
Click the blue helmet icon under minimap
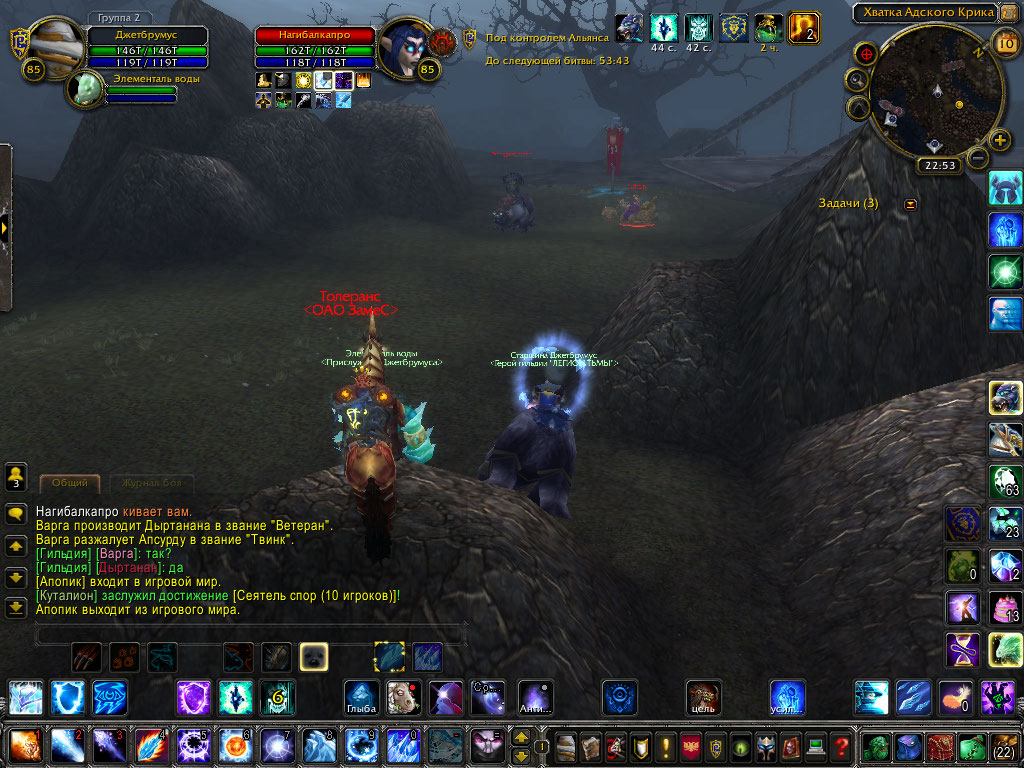[1004, 188]
